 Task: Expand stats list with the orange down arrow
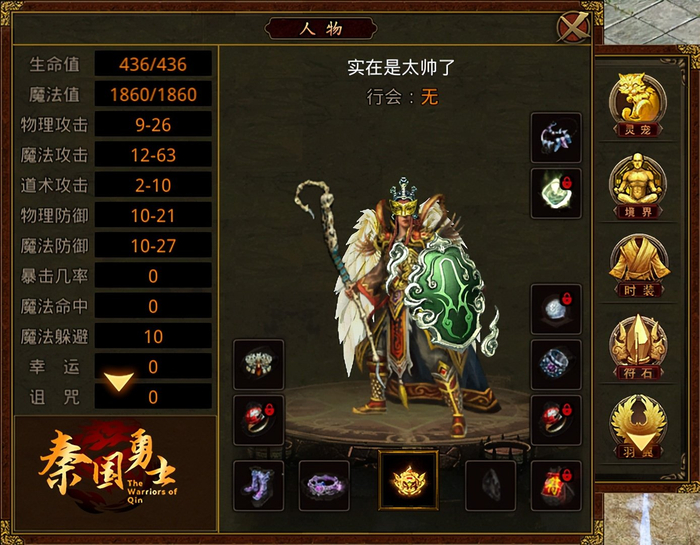point(119,381)
